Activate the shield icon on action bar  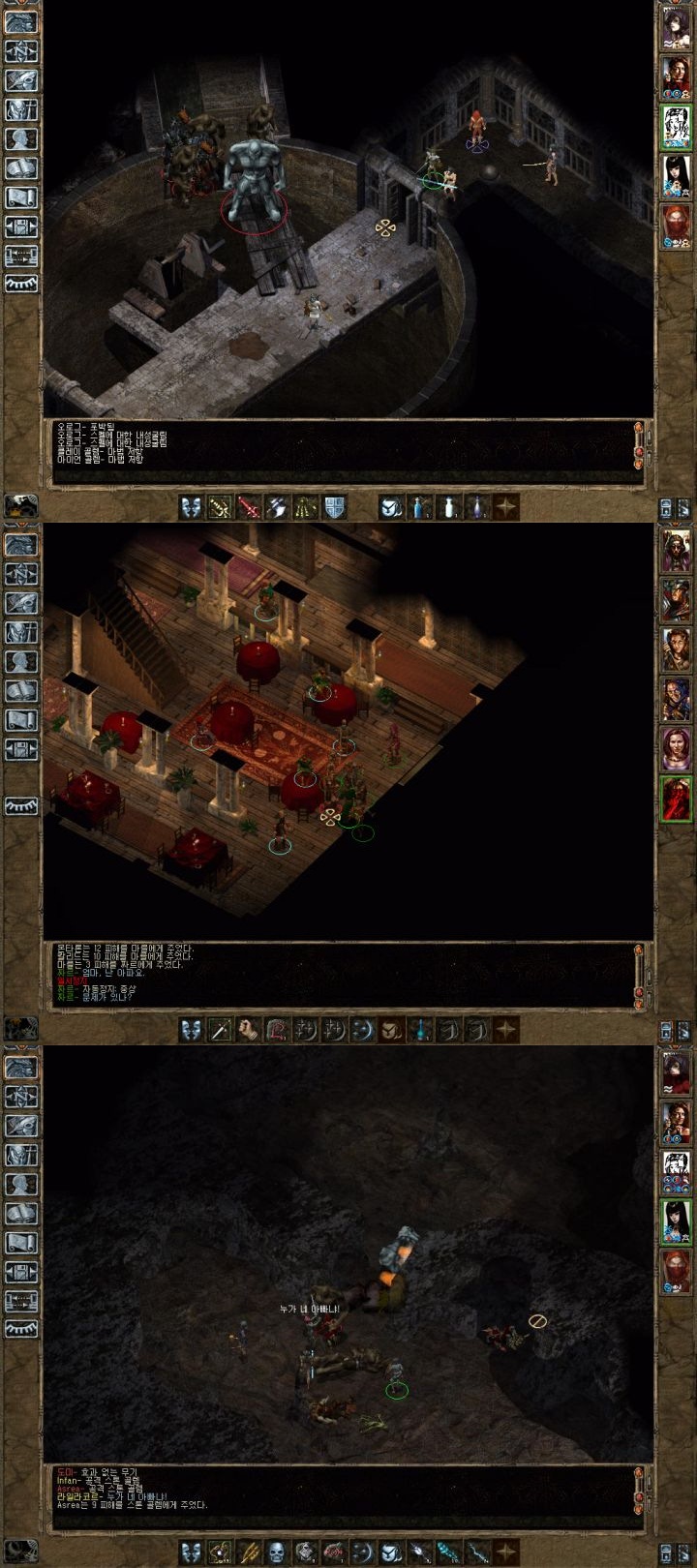click(334, 506)
